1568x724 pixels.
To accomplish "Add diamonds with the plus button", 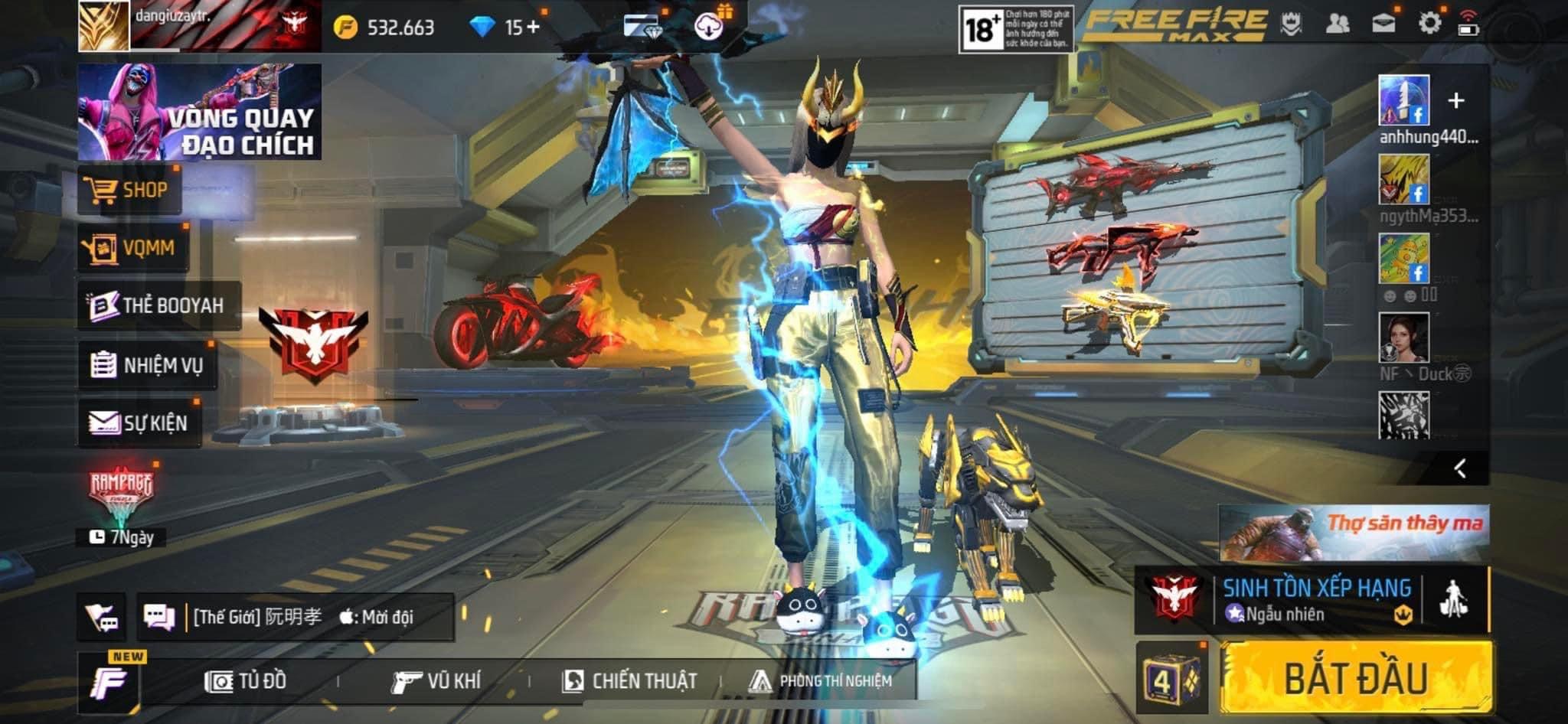I will (533, 28).
